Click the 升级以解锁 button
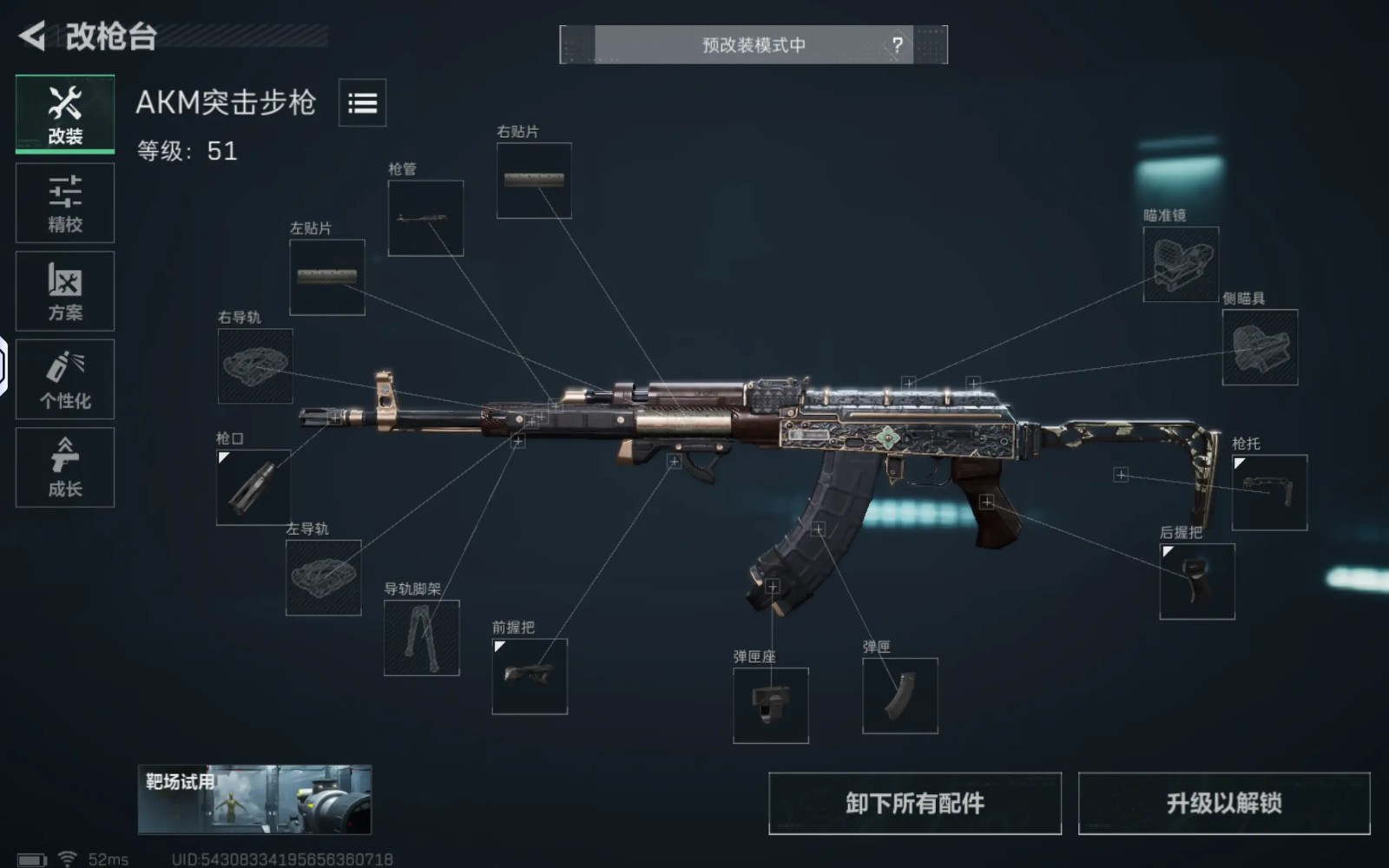Screen dimensions: 1389x868 click(x=1224, y=803)
